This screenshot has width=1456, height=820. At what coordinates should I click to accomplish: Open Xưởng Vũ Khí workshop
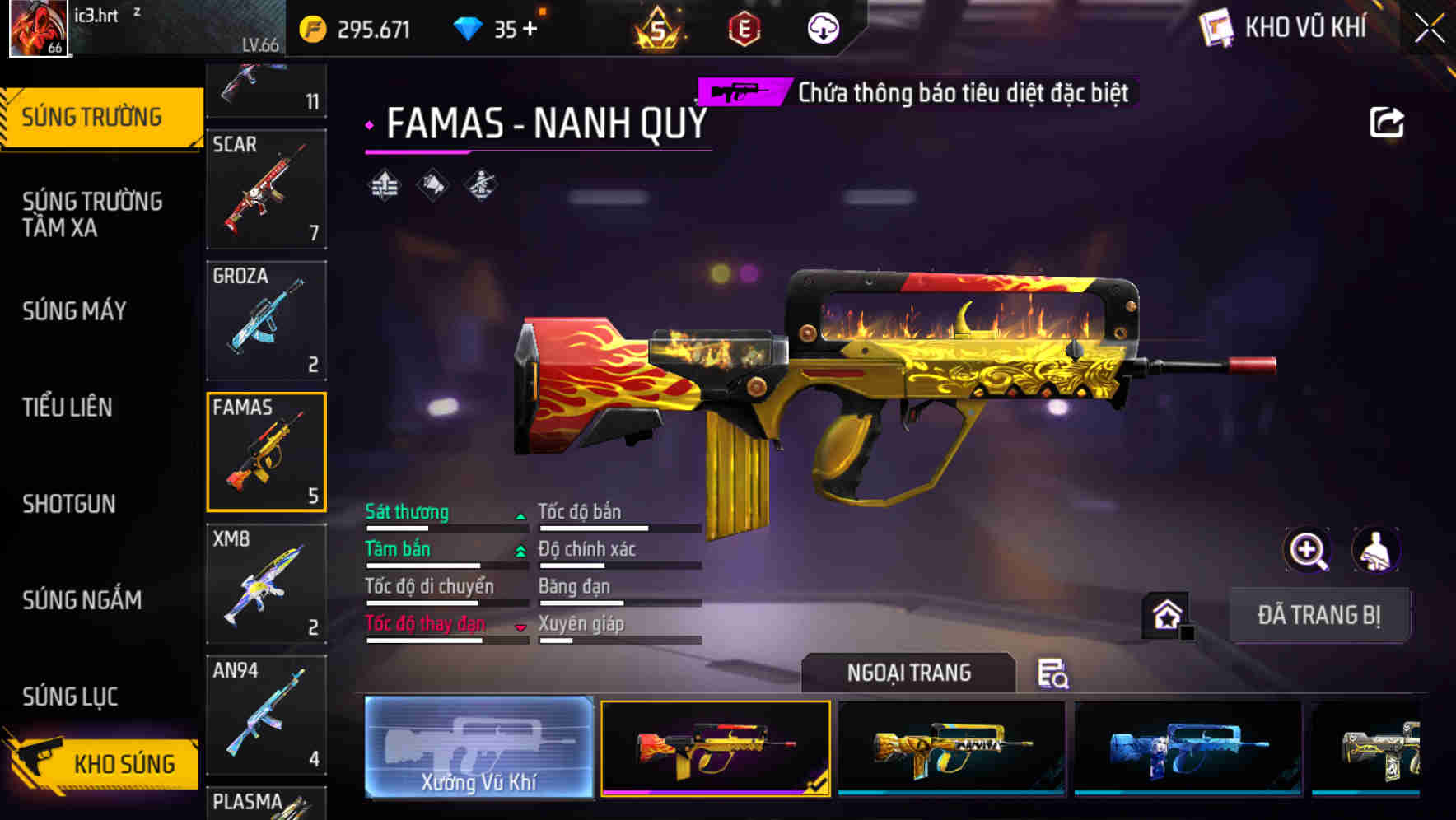point(478,749)
